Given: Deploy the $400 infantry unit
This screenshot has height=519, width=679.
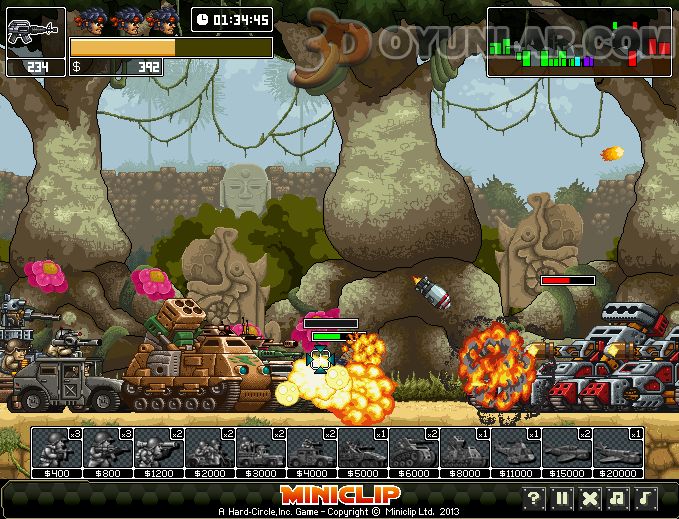Looking at the screenshot, I should 57,449.
